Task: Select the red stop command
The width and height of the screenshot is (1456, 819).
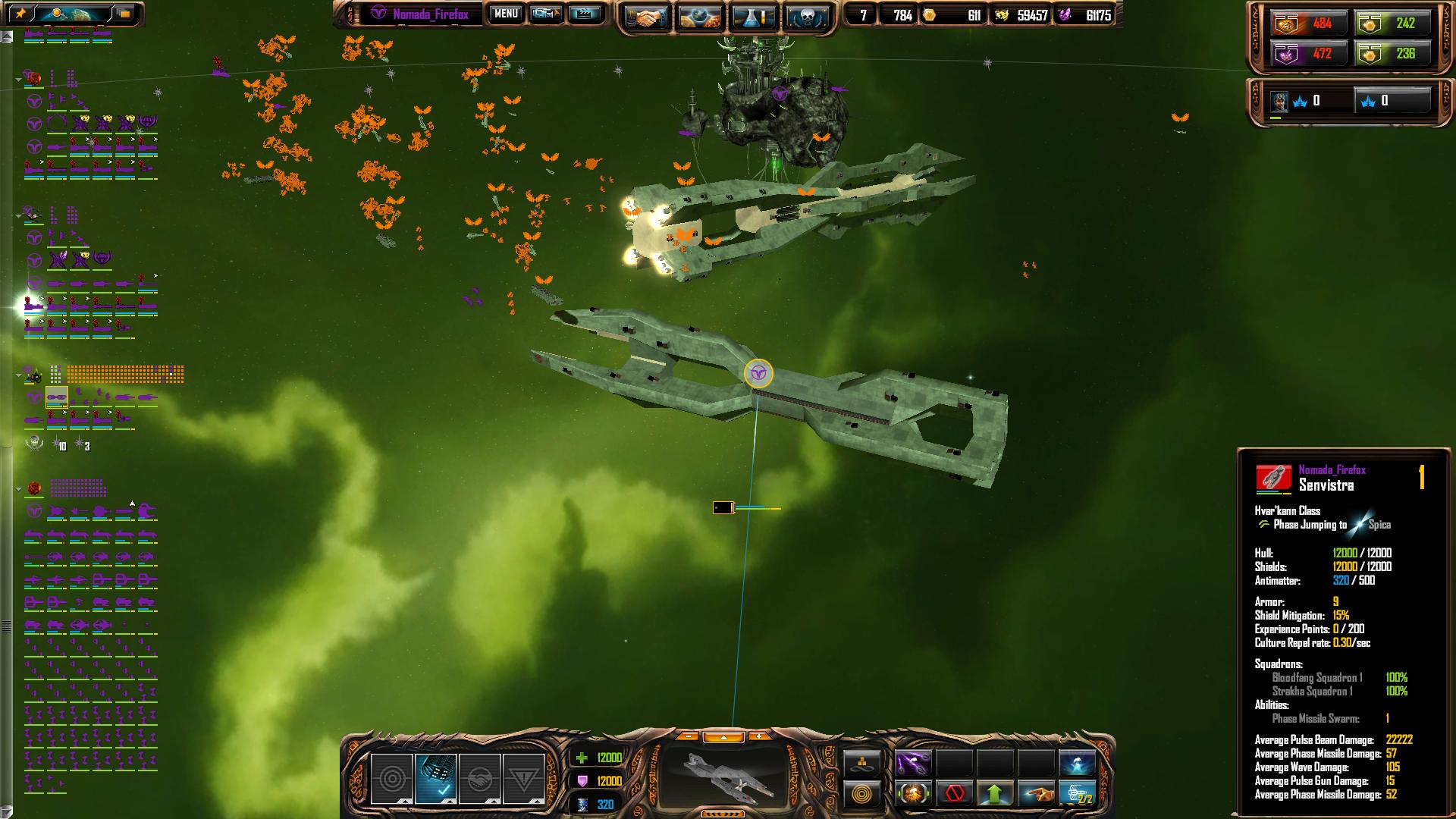Action: 954,794
